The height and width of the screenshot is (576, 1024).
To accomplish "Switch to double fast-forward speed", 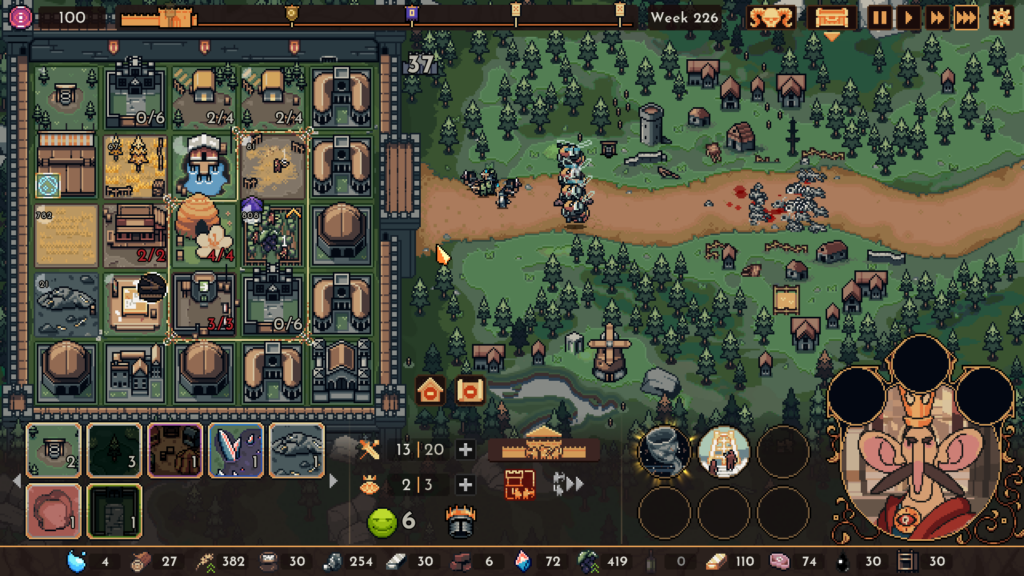I will [937, 17].
